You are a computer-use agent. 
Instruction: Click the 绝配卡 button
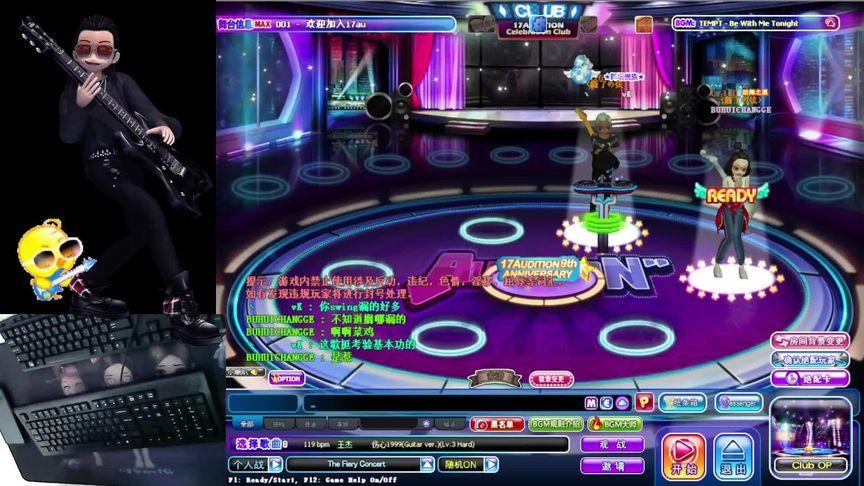click(810, 379)
